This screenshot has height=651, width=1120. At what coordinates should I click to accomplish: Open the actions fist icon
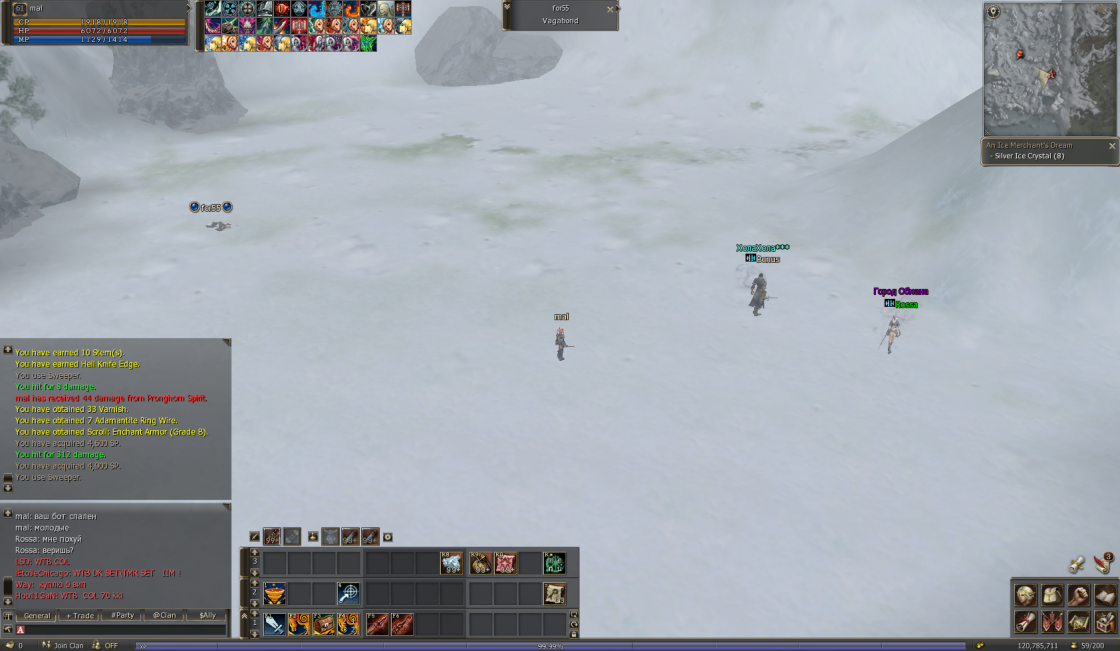1078,596
